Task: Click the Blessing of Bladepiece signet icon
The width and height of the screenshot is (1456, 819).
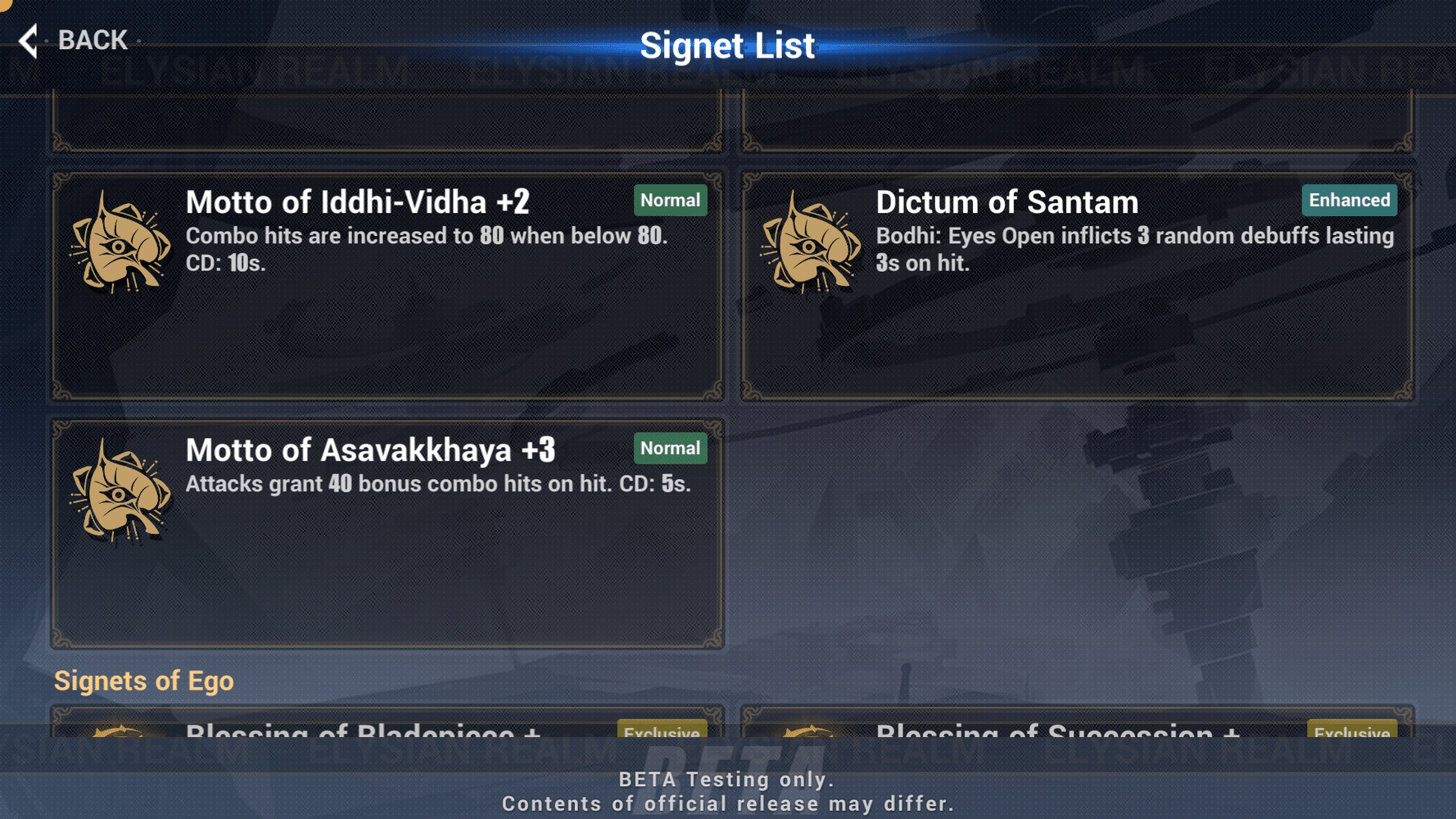Action: (x=120, y=733)
